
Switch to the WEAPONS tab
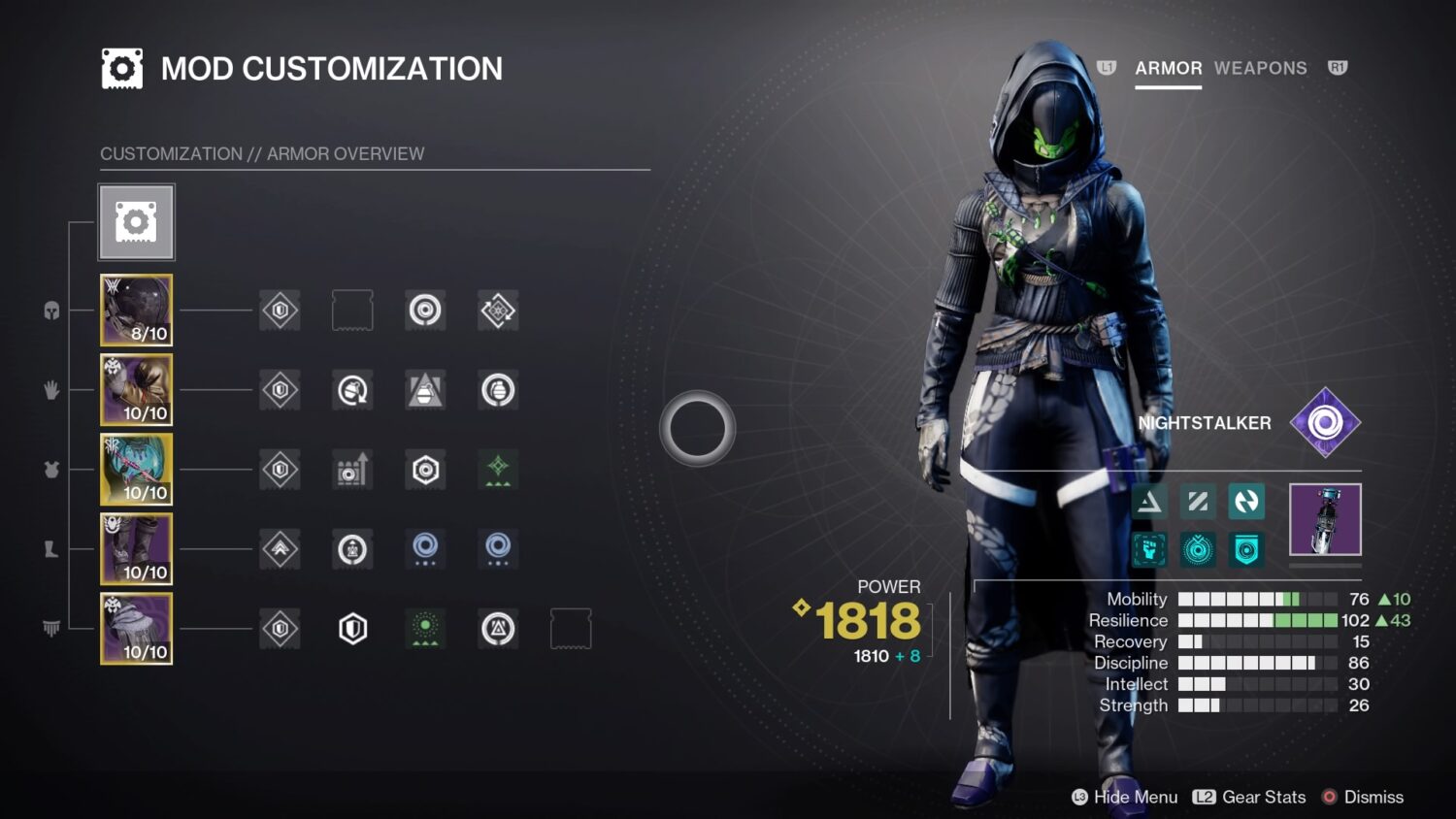coord(1261,68)
